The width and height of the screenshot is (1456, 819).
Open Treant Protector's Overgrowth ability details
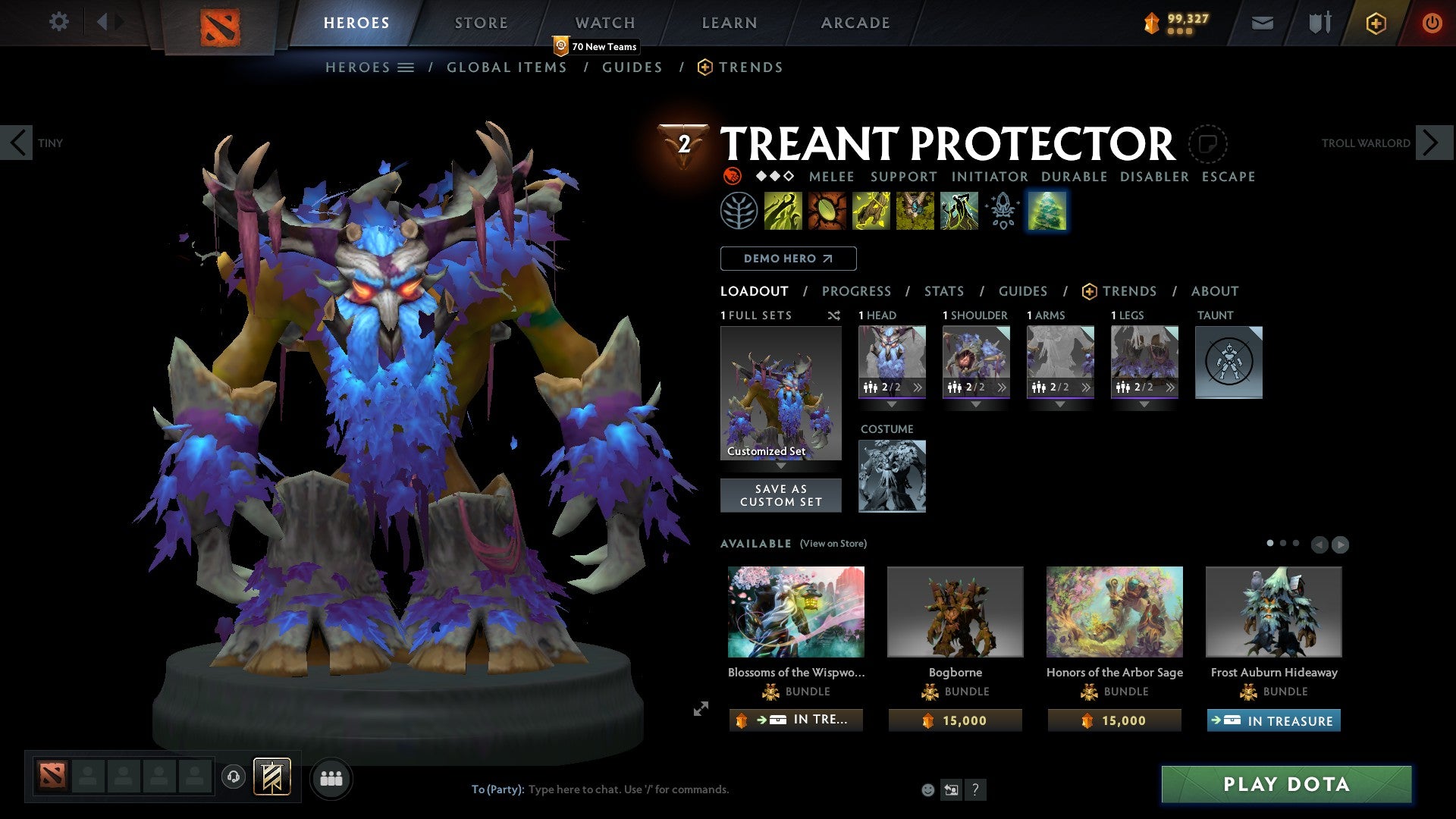(959, 211)
